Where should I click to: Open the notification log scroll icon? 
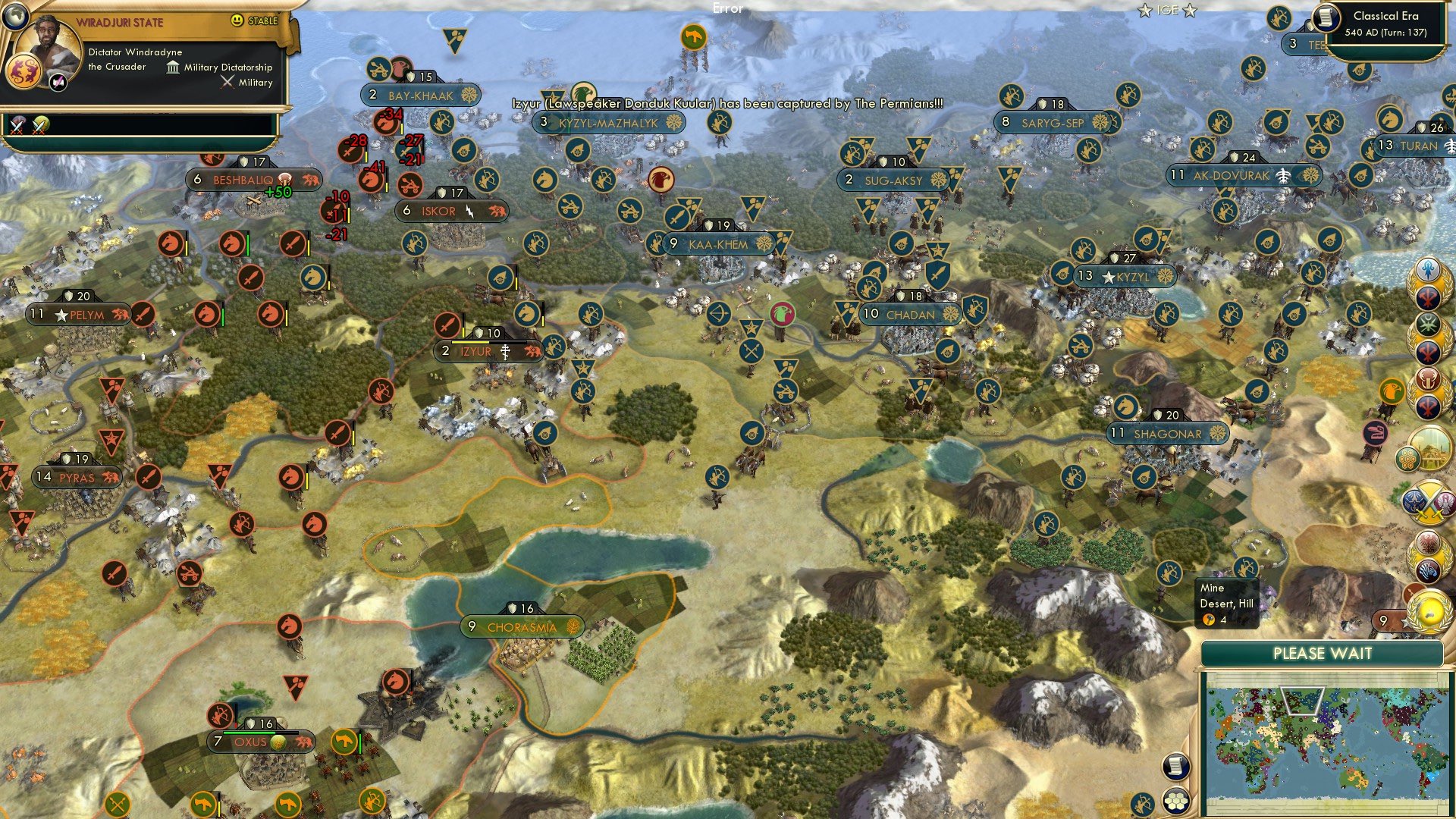[1175, 767]
